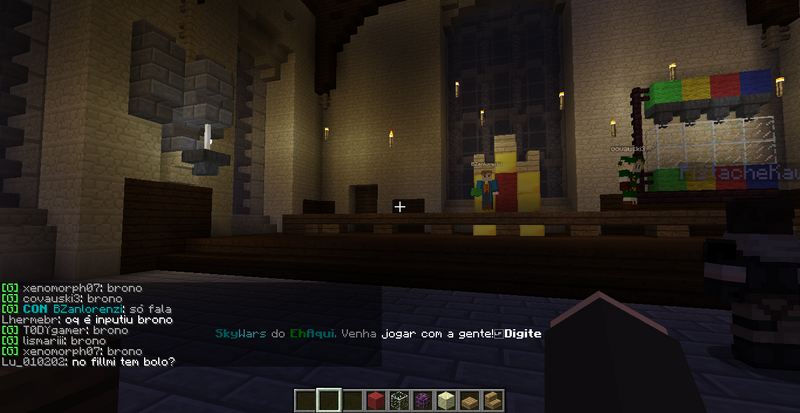800x413 pixels.
Task: Pick the wooden slab hotbar slot
Action: [x=470, y=401]
